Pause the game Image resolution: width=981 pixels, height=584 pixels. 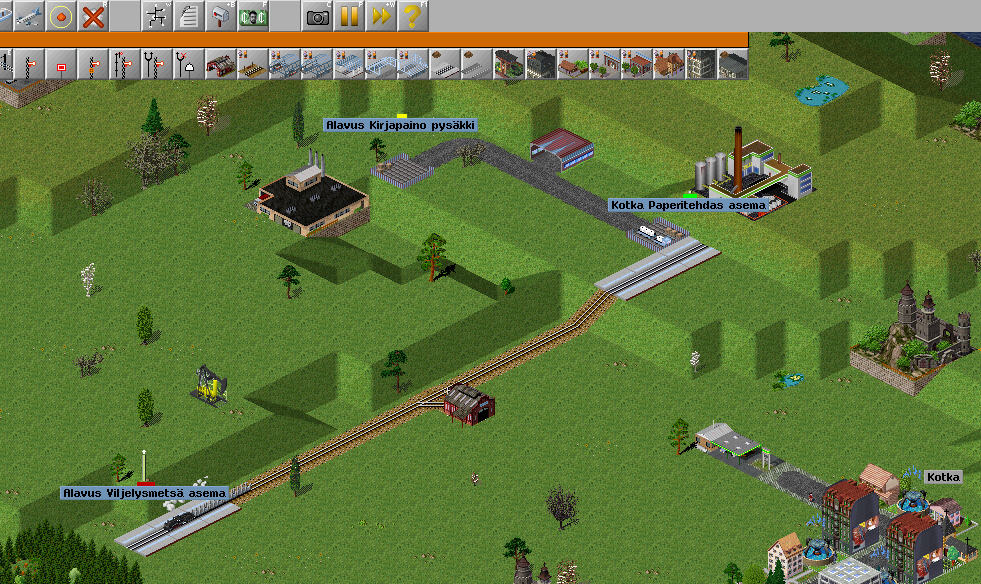coord(349,15)
